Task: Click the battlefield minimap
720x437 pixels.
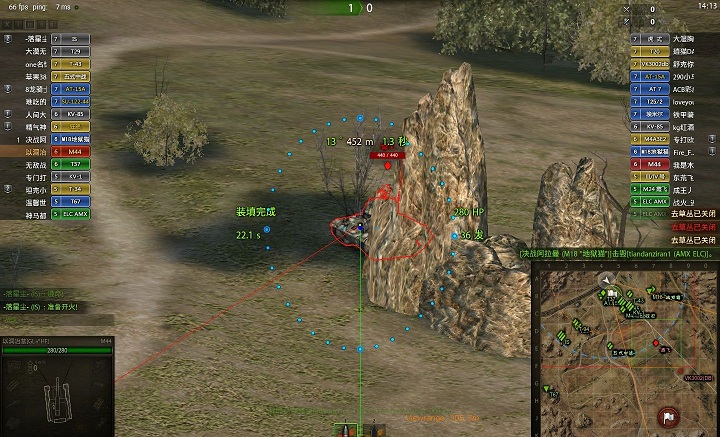Action: 625,350
